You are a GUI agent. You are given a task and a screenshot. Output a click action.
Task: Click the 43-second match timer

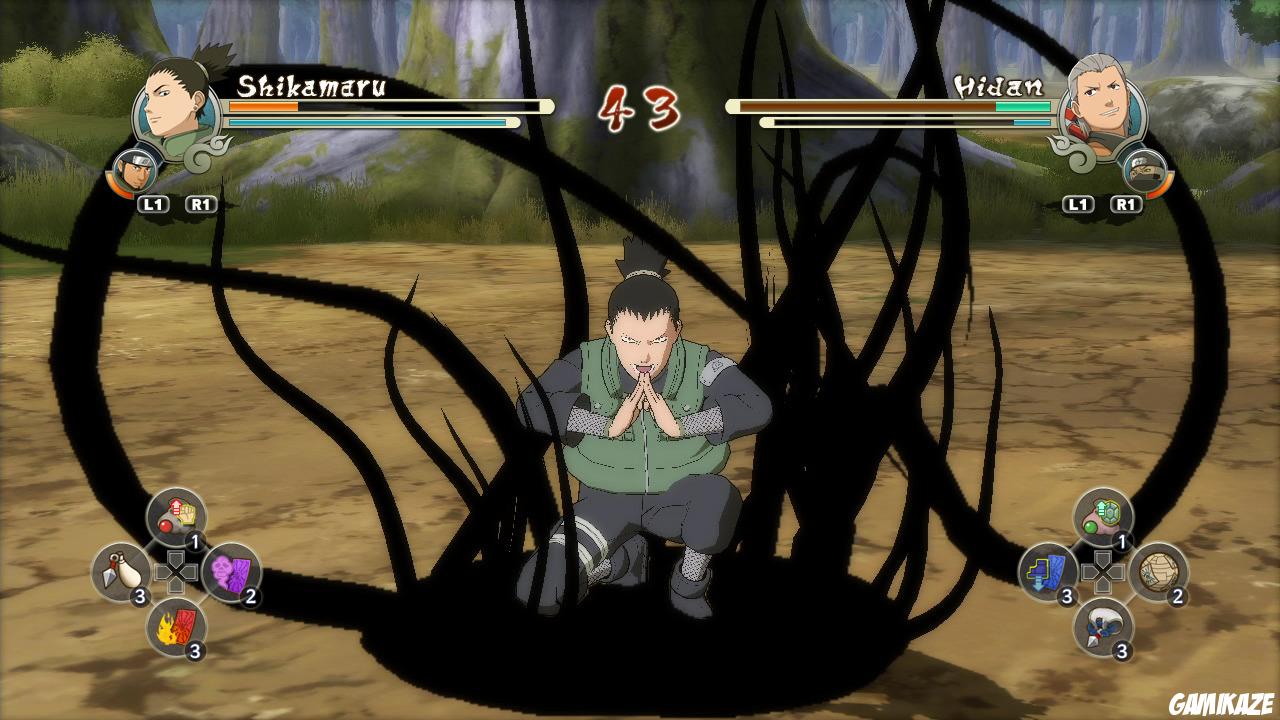pos(640,107)
